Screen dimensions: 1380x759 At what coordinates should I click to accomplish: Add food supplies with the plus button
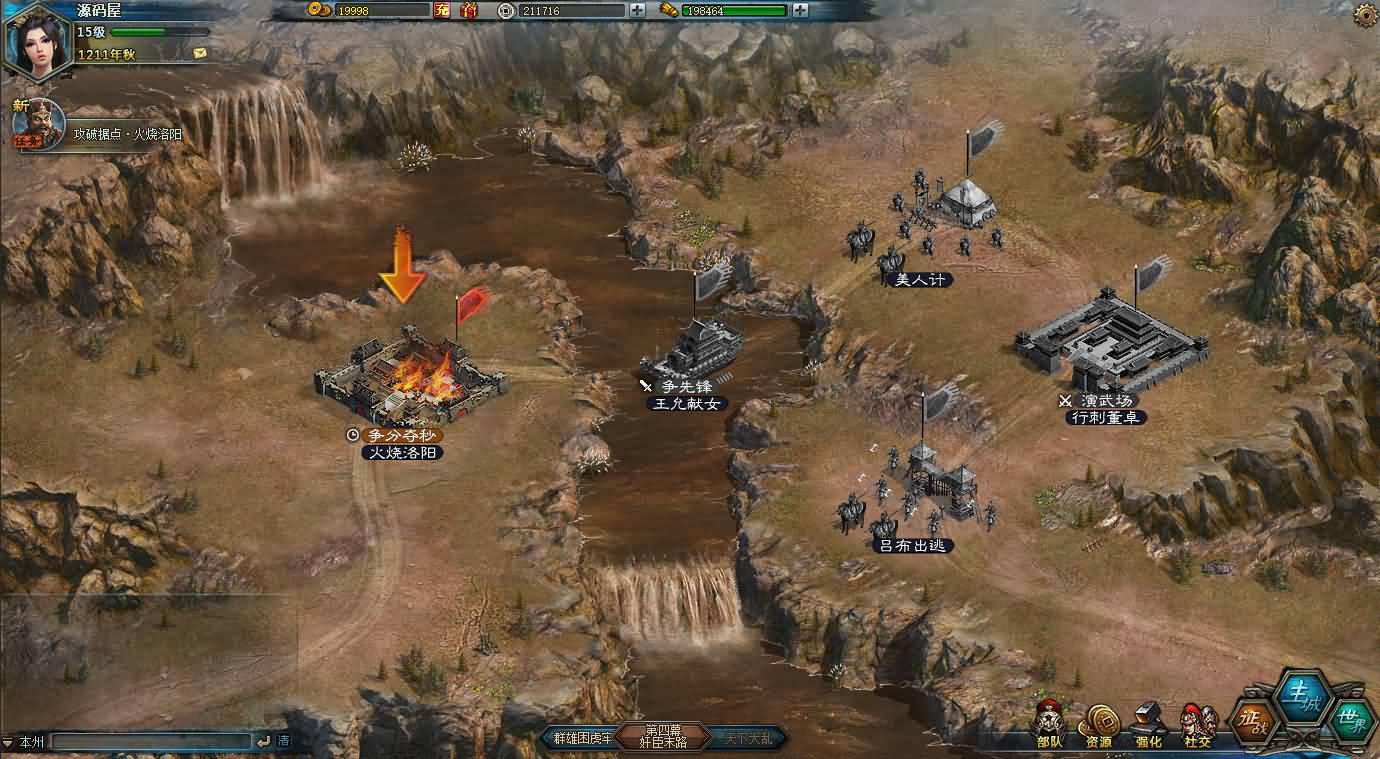(799, 11)
